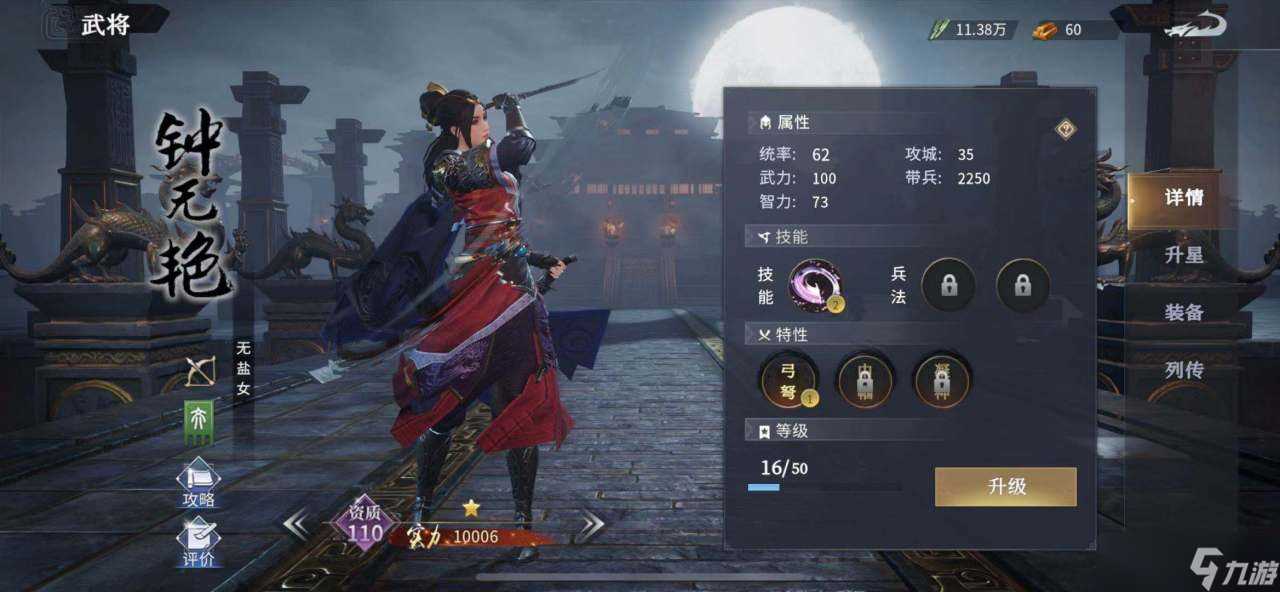
Task: Click the 升级 level-up button
Action: click(1005, 487)
